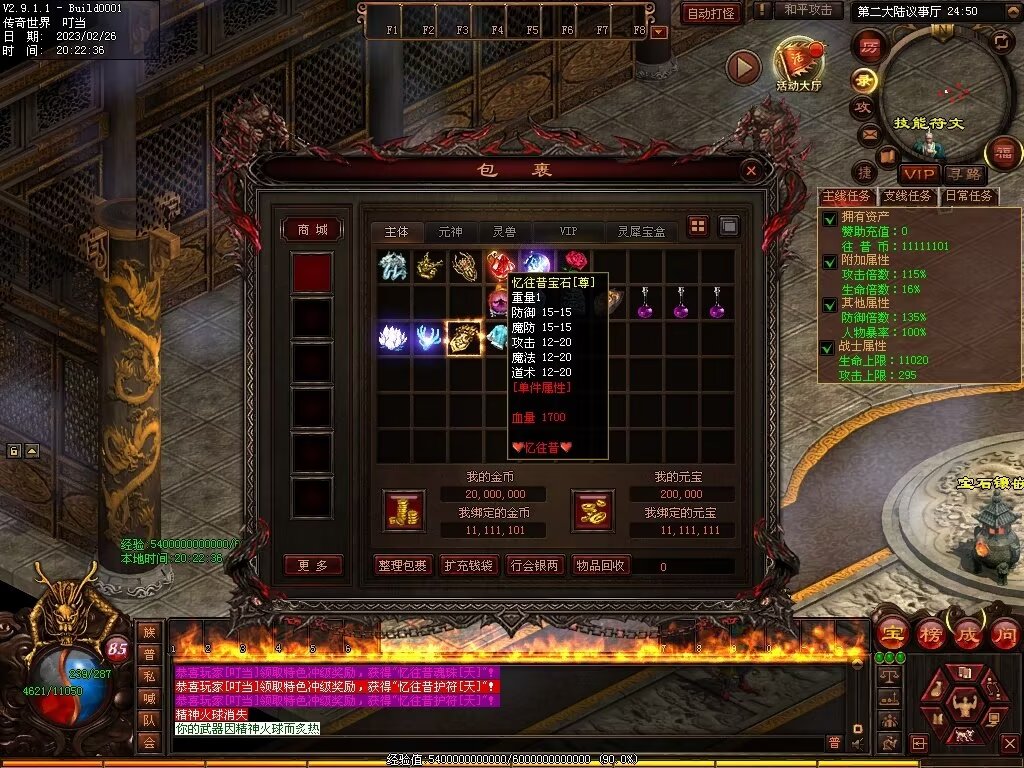Switch to the 灵兽 tab

[504, 232]
